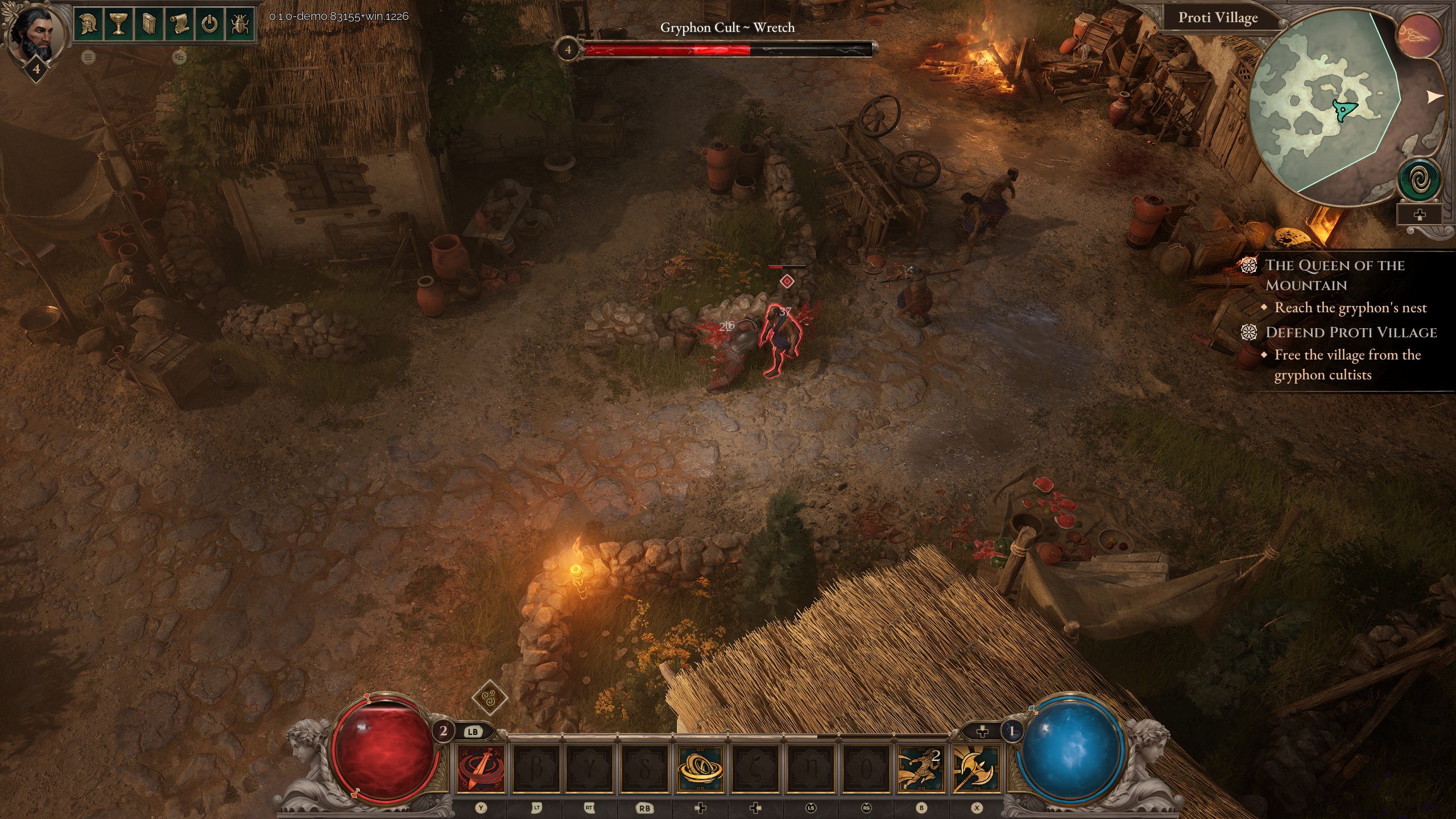Select The Queen of the Mountain quest
Screen dimensions: 1456x819
point(1334,275)
